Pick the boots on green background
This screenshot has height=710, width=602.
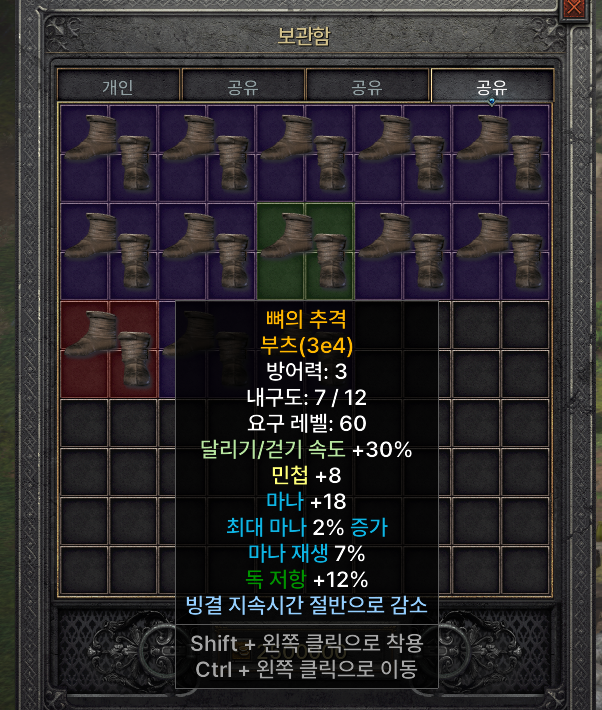305,250
